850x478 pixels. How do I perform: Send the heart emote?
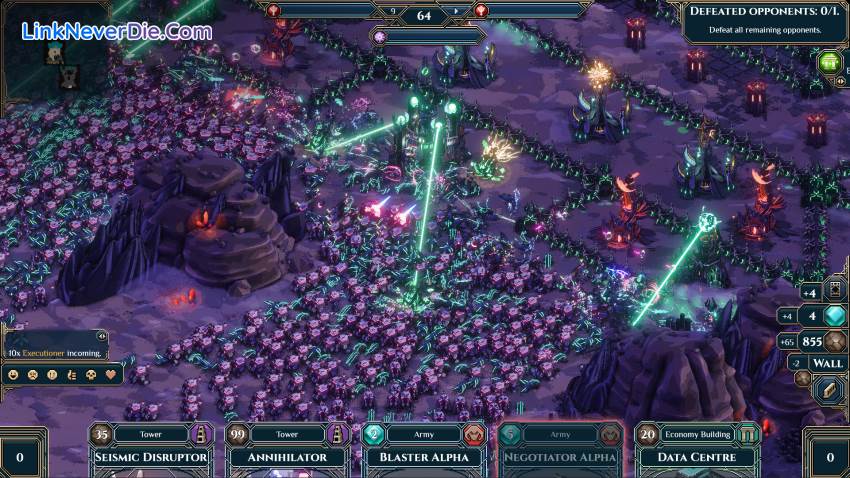tap(111, 375)
